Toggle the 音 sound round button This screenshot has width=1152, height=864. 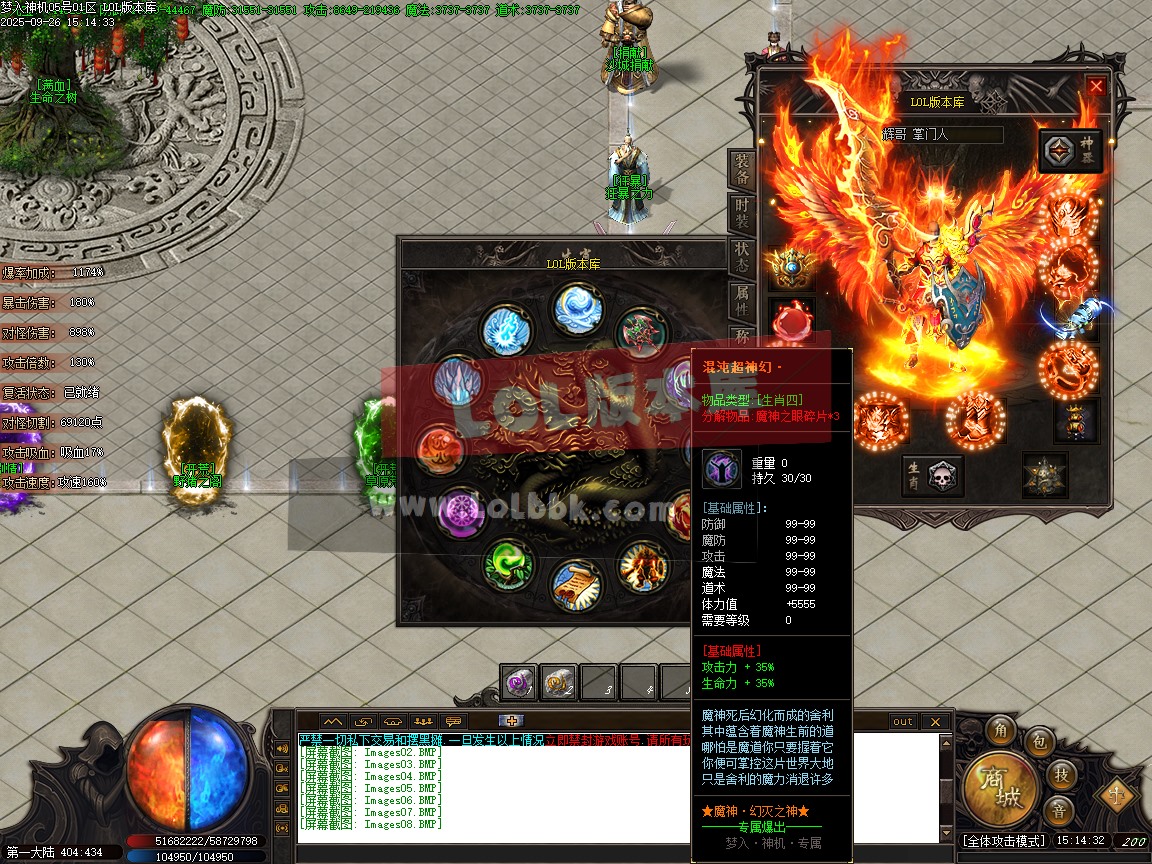(1059, 809)
